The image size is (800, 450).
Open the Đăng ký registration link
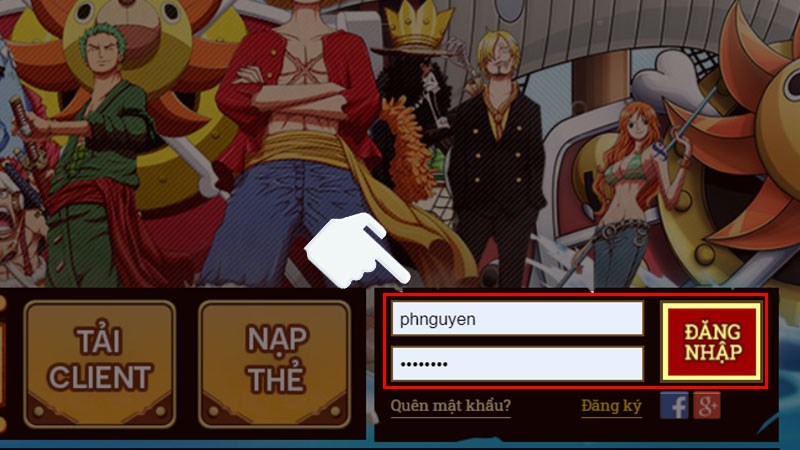pyautogui.click(x=608, y=406)
